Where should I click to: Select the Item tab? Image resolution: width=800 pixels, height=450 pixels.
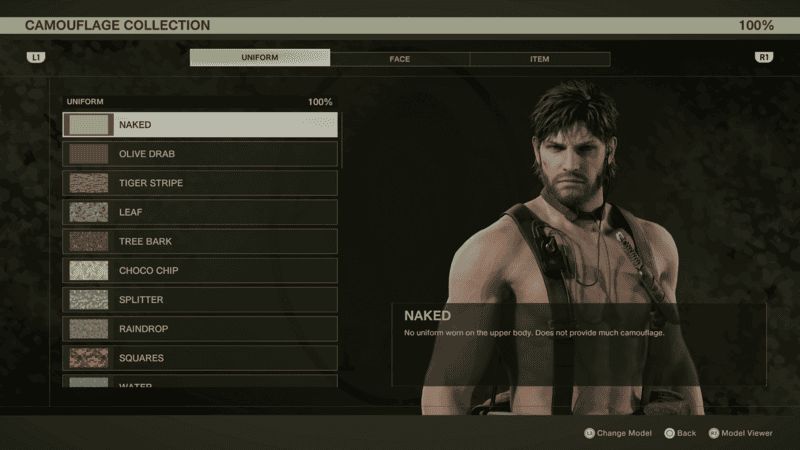[x=539, y=58]
